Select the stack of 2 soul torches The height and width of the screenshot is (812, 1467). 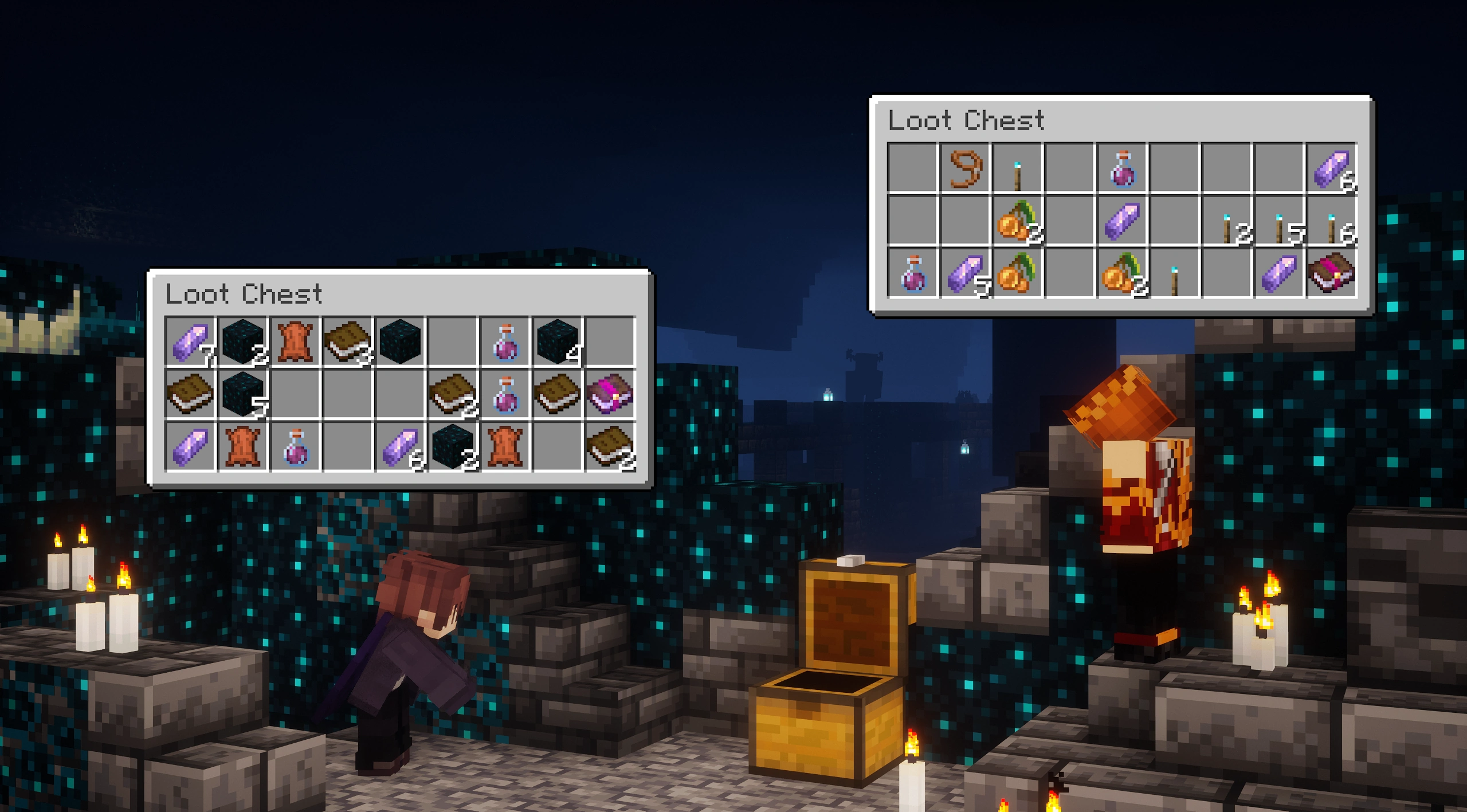pyautogui.click(x=1227, y=221)
